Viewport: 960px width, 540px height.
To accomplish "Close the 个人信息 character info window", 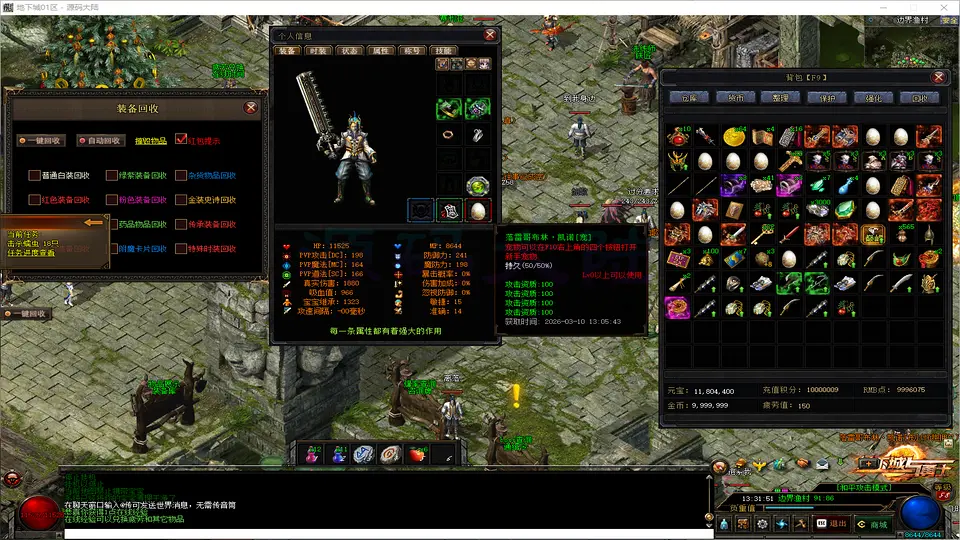I will pyautogui.click(x=490, y=35).
